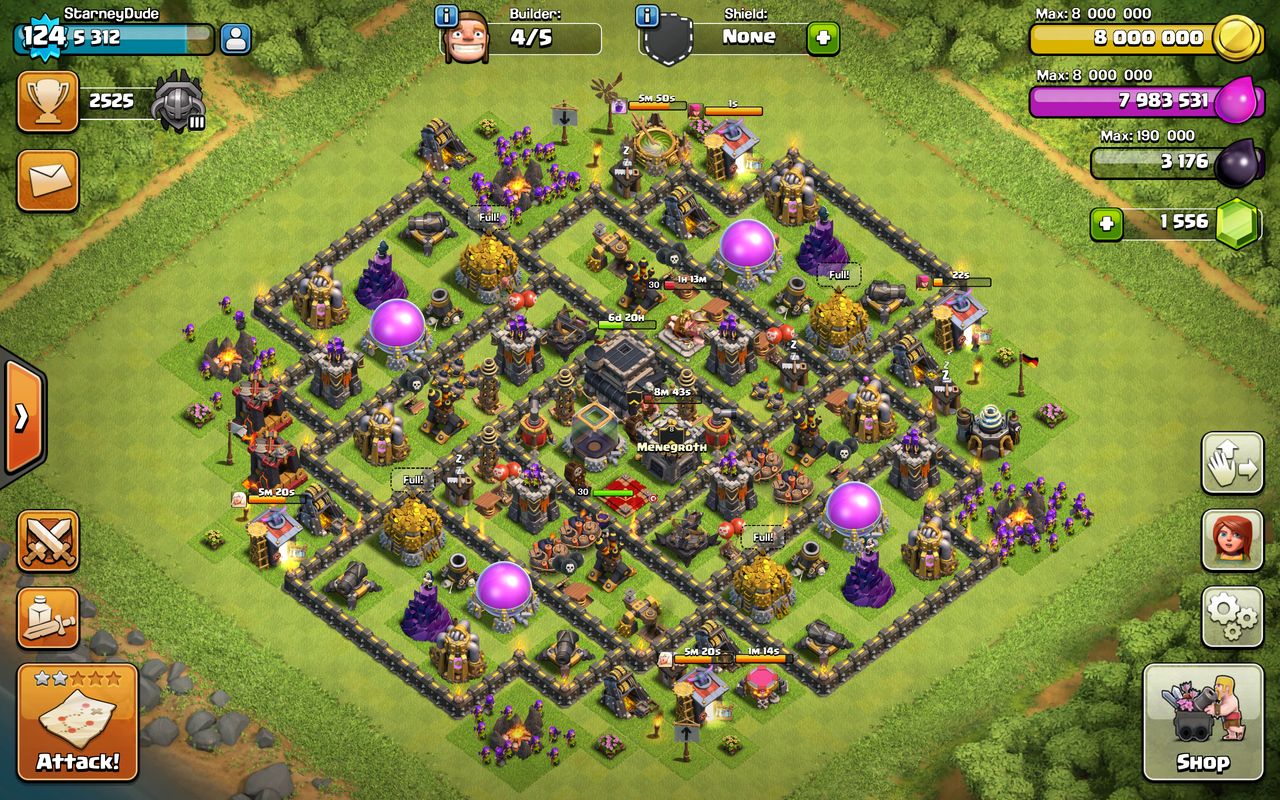Open the crossed swords clan war button
The height and width of the screenshot is (800, 1280).
click(x=48, y=541)
